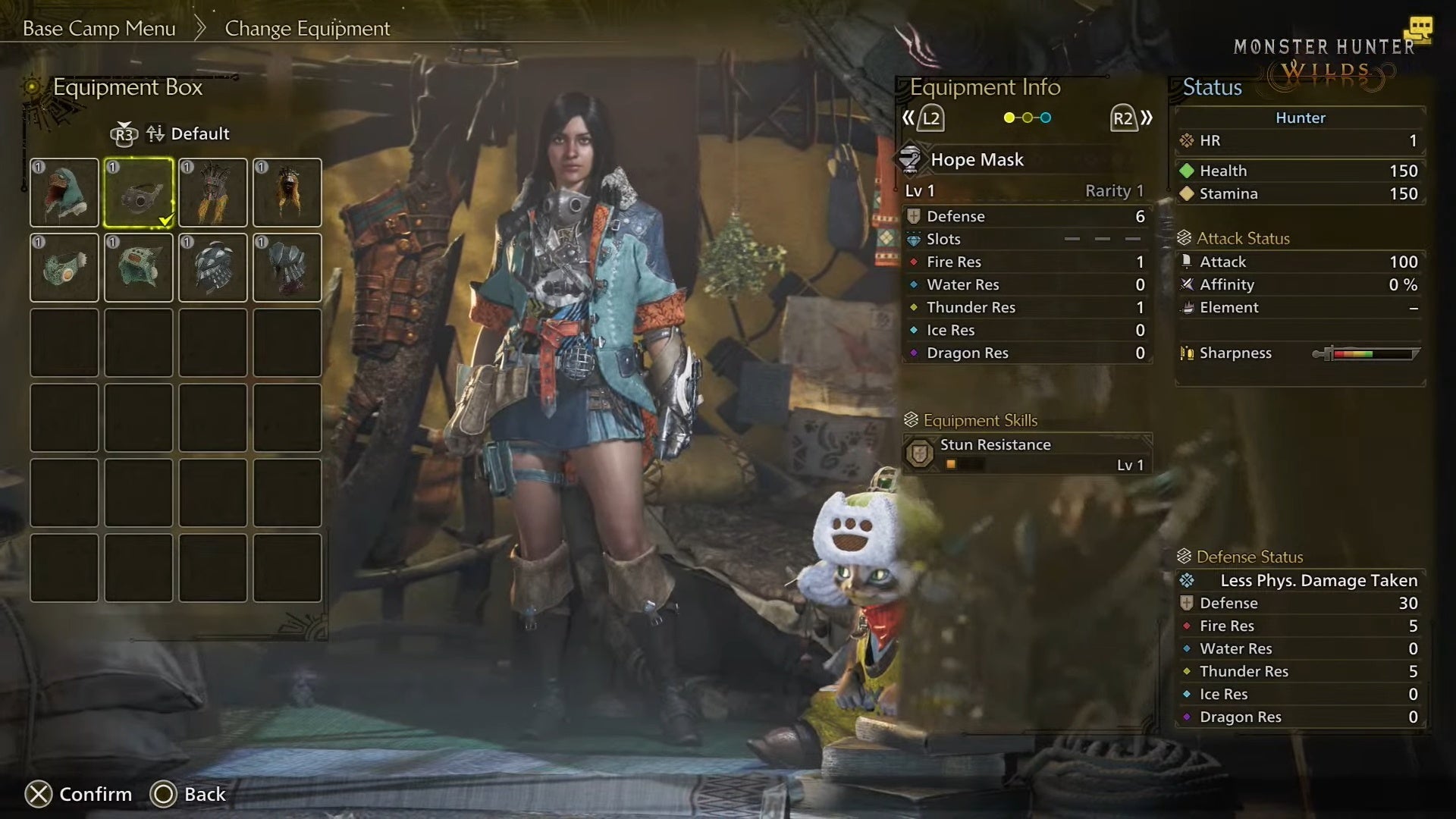
Task: Advance to next equipment page via R2 arrow
Action: tap(1125, 118)
